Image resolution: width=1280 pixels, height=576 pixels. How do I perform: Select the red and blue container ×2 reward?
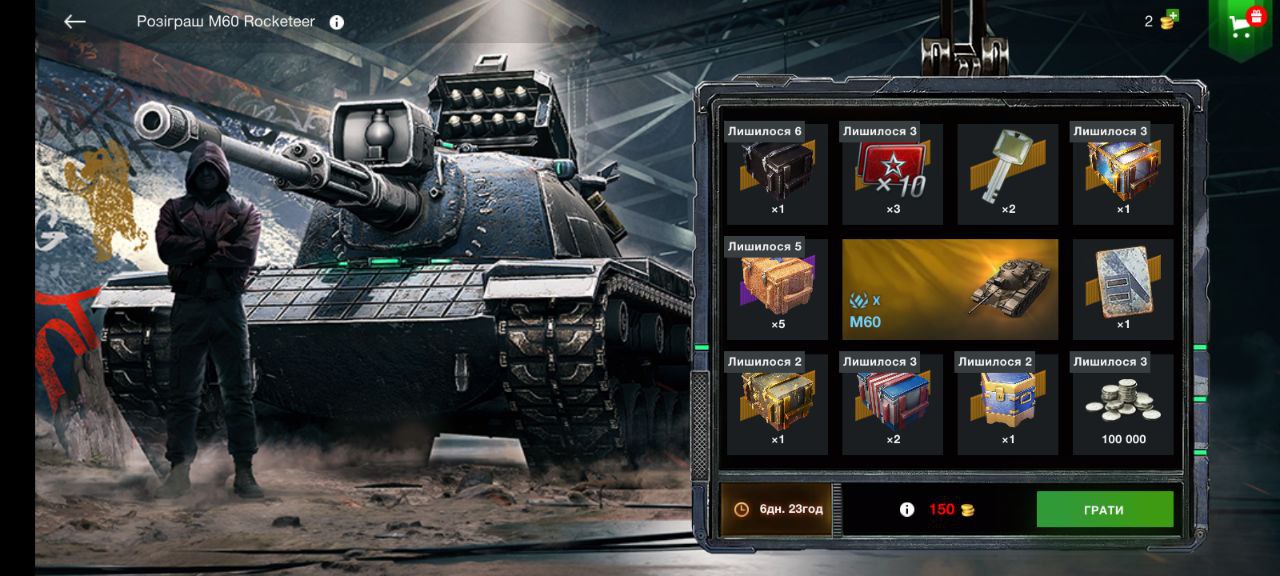[x=892, y=404]
